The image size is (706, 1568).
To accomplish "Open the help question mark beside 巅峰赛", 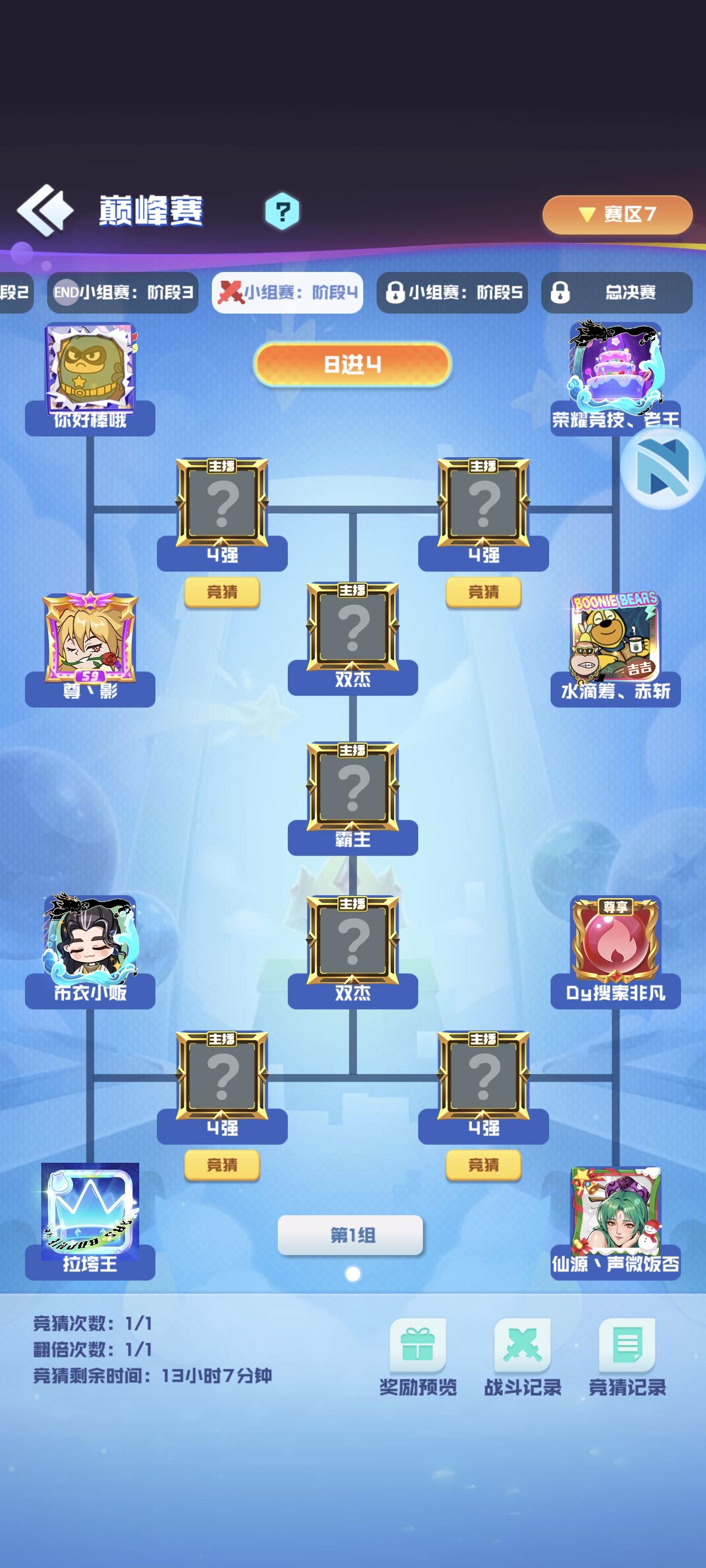I will tap(281, 210).
